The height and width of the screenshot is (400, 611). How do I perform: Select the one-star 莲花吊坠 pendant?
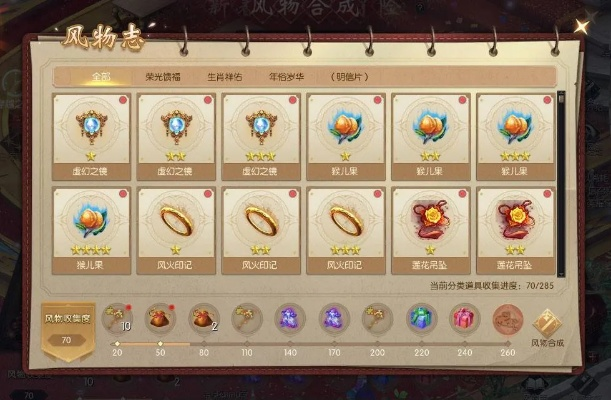(430, 222)
